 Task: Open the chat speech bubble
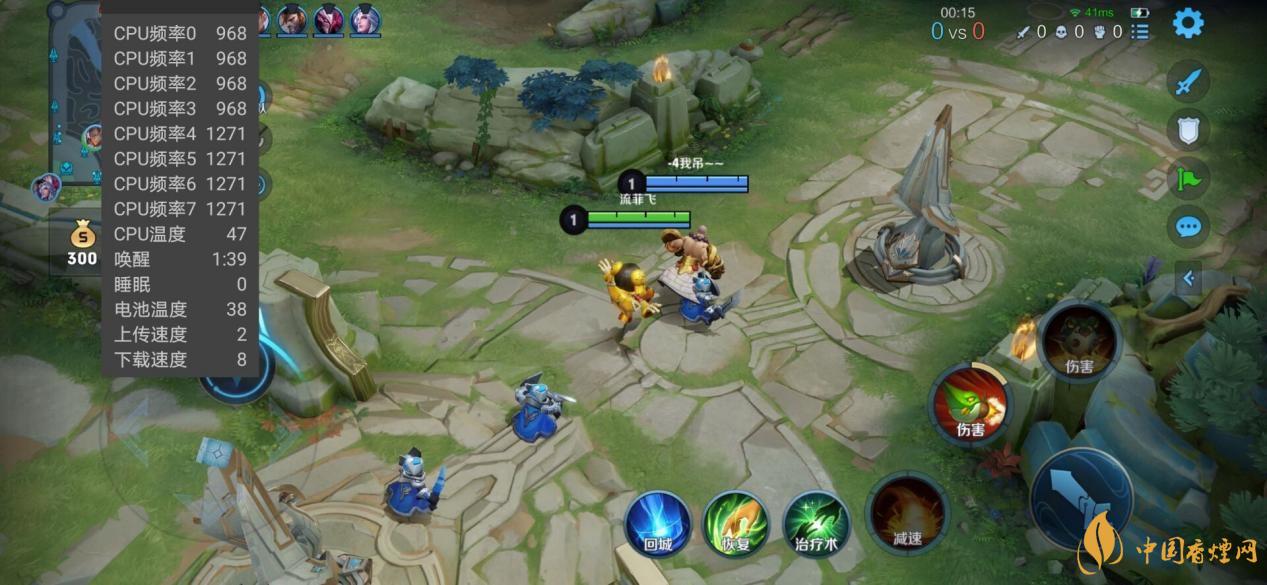point(1188,227)
